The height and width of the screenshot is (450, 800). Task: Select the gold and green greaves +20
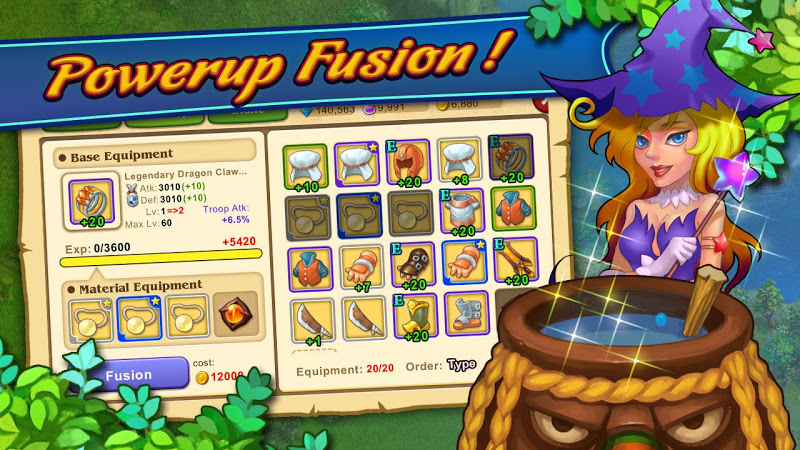tap(408, 317)
